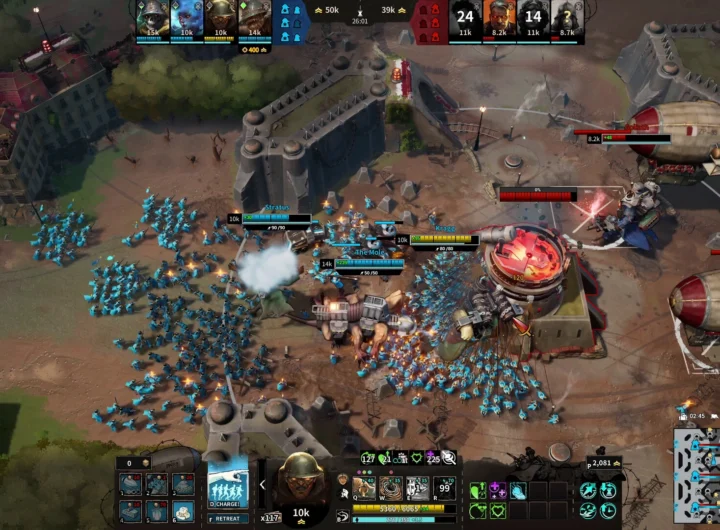Select the blue-skinned ally hero portrait
The height and width of the screenshot is (530, 720).
pyautogui.click(x=187, y=16)
